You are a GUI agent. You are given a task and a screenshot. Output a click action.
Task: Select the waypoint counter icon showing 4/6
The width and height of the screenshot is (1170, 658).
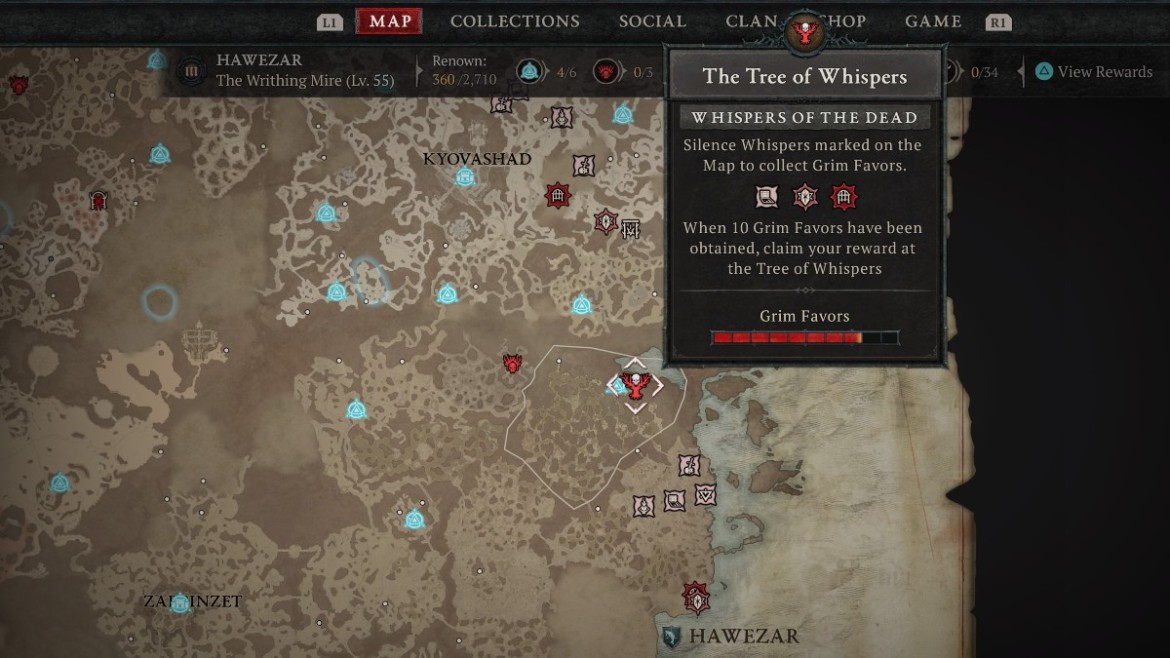coord(529,71)
